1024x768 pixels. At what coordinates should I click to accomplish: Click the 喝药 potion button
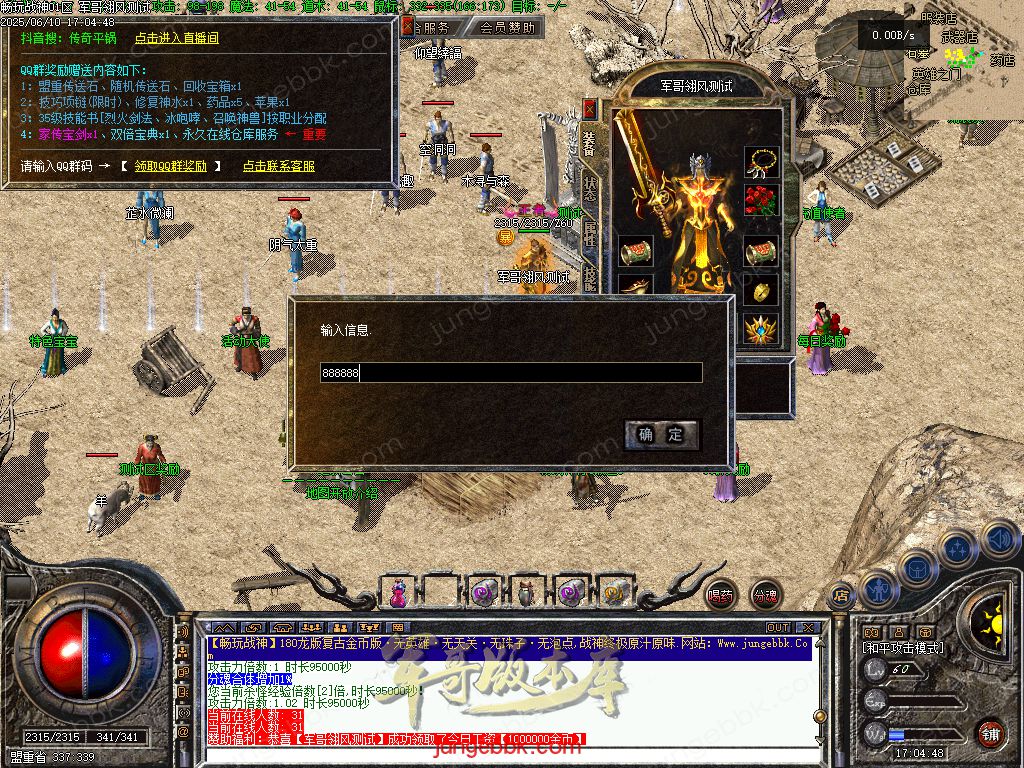(x=720, y=596)
